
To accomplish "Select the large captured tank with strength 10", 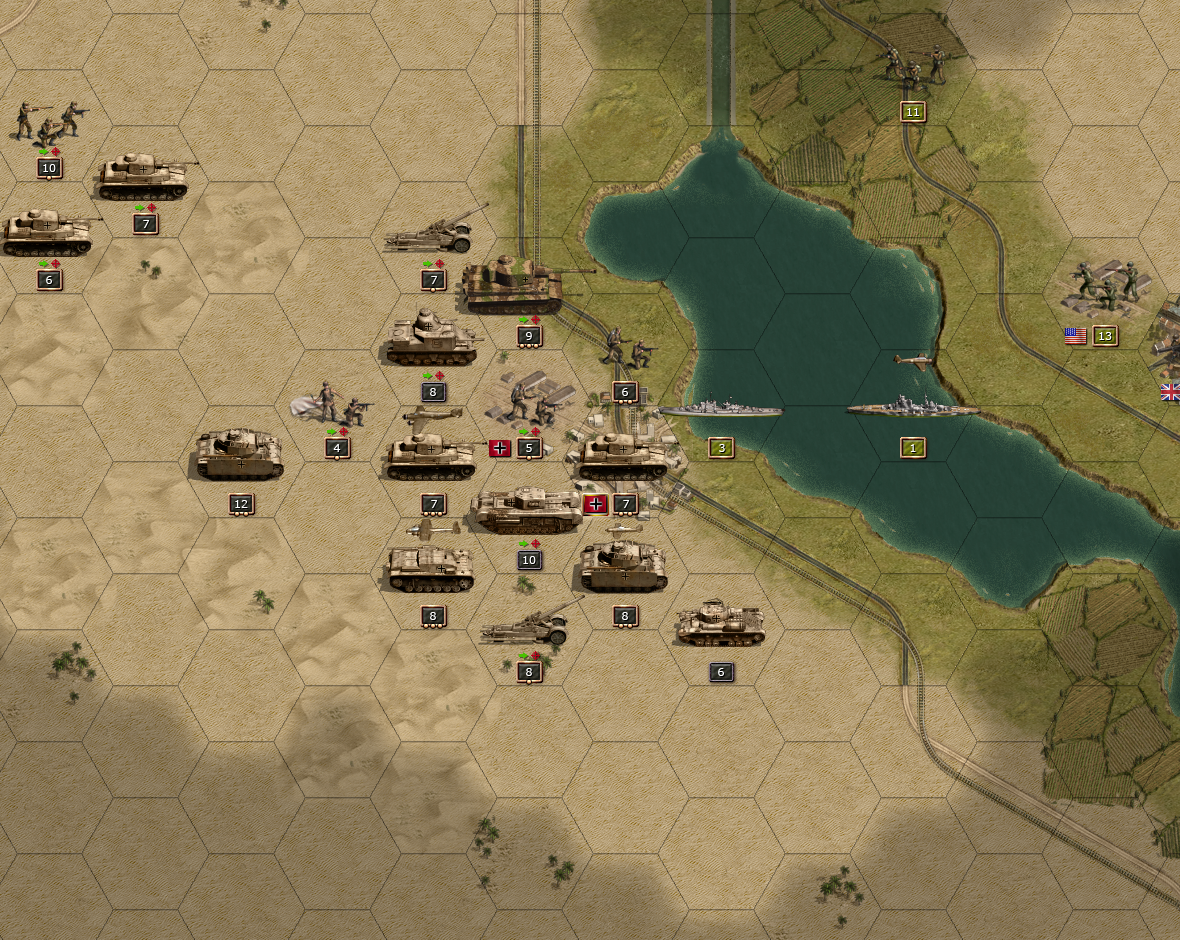I will click(x=528, y=510).
